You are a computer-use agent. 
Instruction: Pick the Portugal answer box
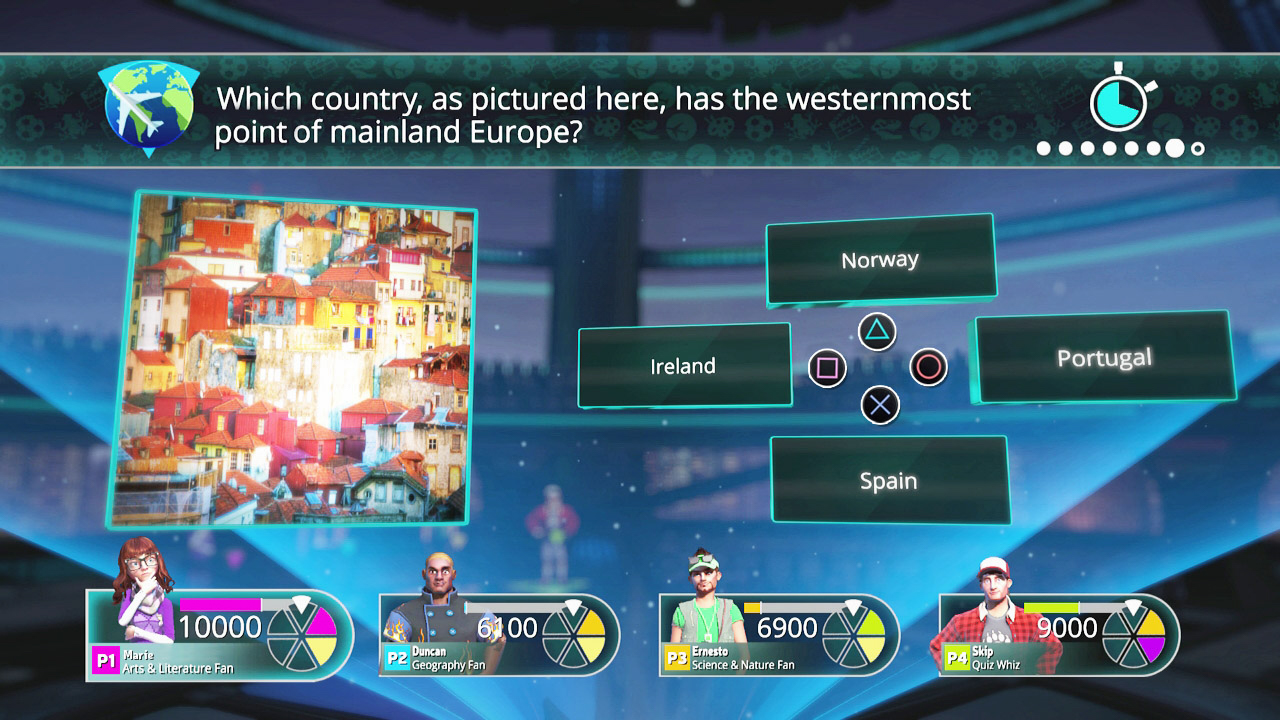coord(1104,358)
